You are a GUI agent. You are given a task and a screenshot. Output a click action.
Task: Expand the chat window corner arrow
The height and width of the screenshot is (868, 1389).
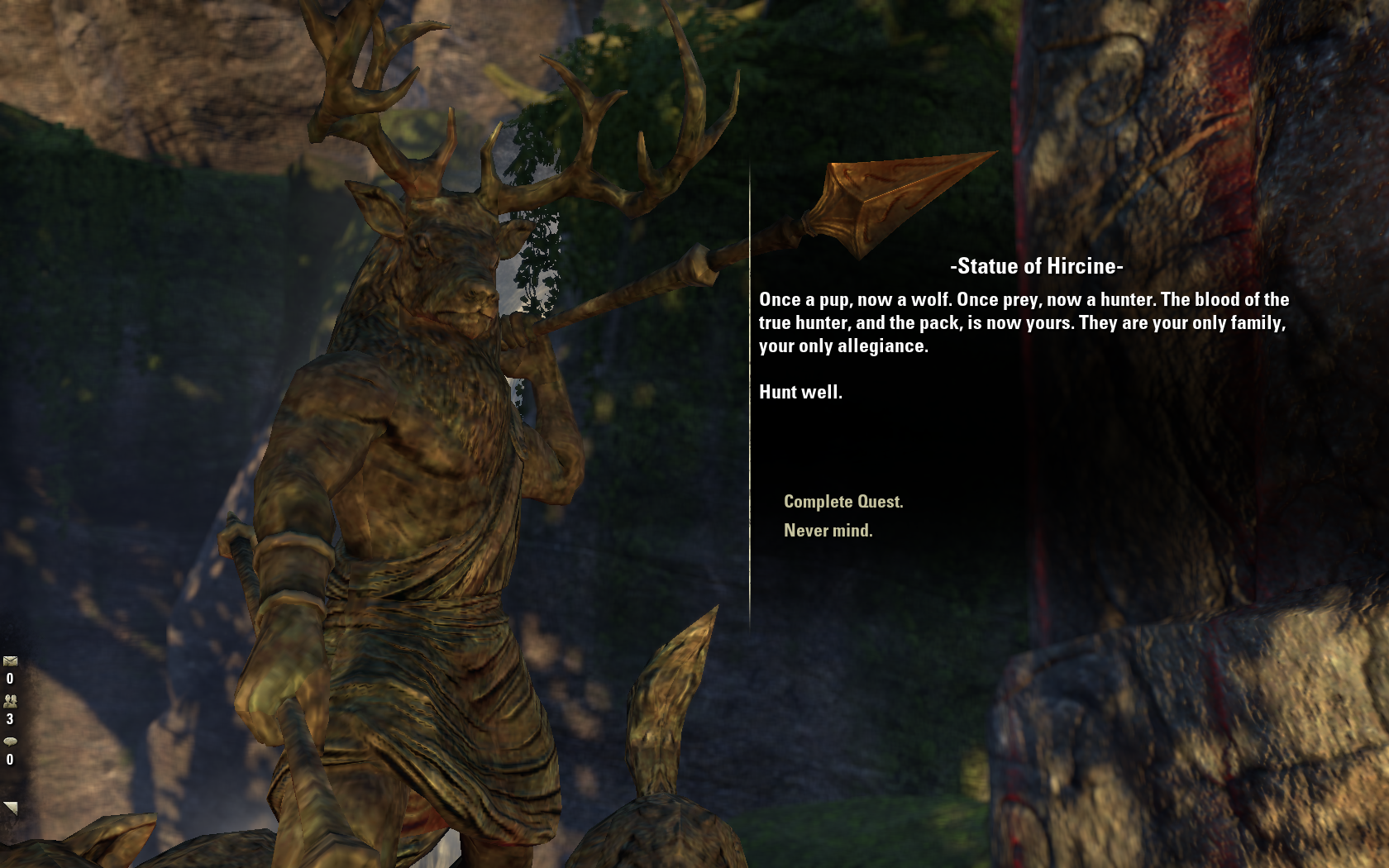10,808
